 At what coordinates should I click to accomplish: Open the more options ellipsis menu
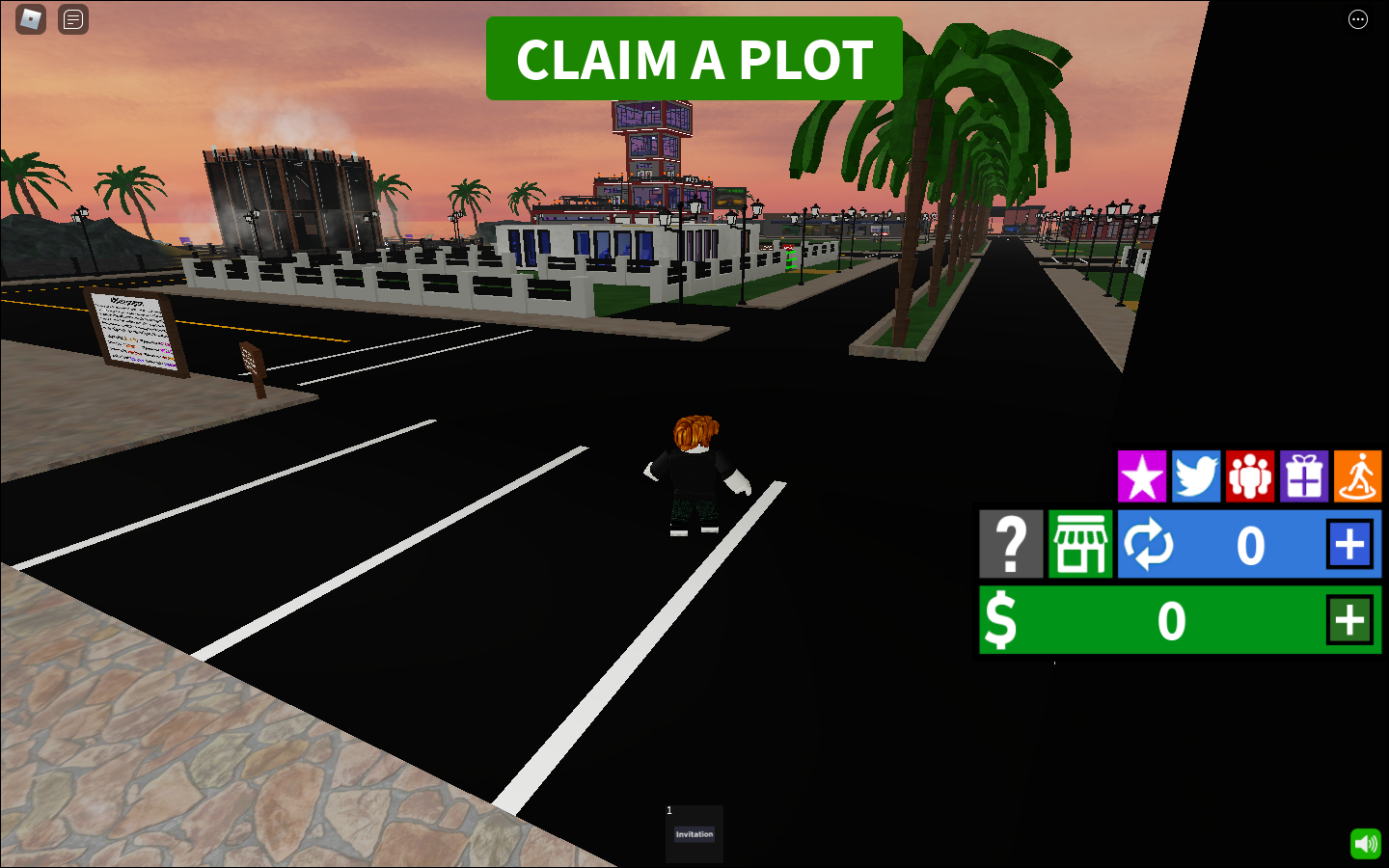coord(1358,19)
